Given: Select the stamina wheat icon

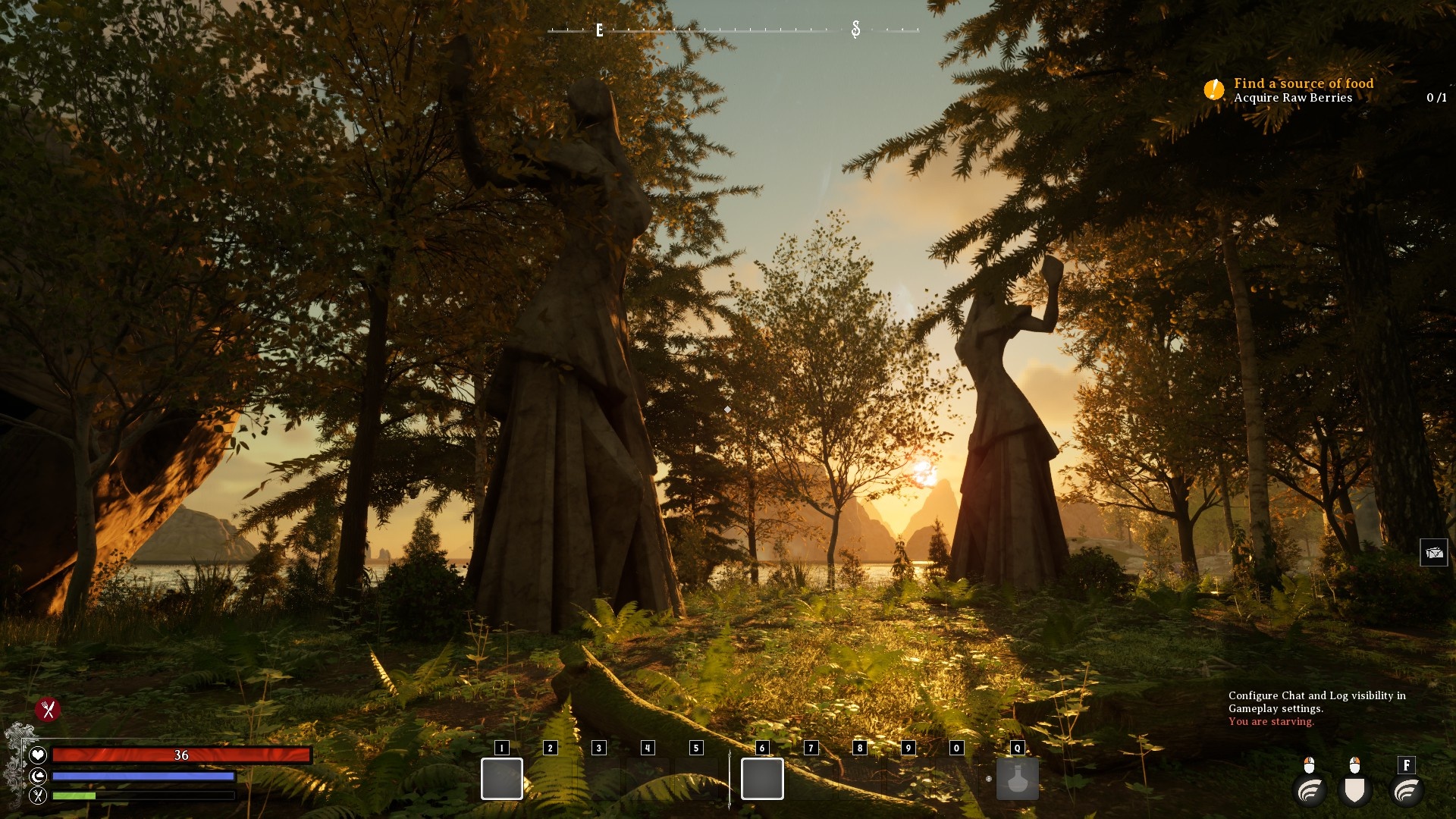Looking at the screenshot, I should 37,795.
